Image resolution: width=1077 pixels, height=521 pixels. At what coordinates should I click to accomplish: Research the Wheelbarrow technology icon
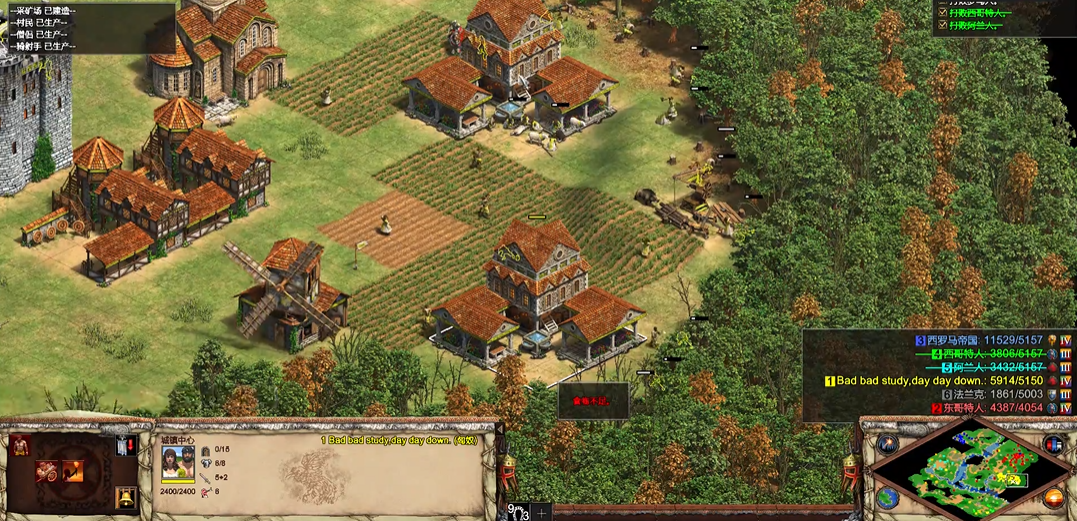[47, 471]
